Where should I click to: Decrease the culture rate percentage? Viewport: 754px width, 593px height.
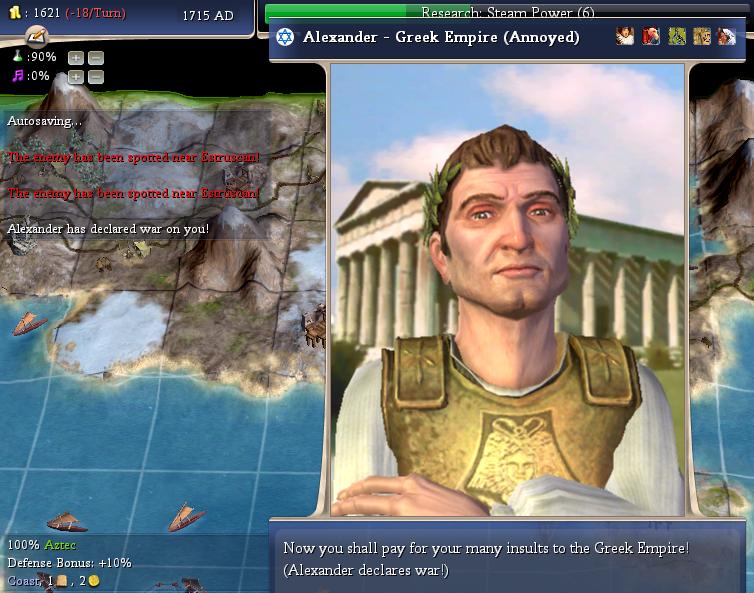point(95,77)
